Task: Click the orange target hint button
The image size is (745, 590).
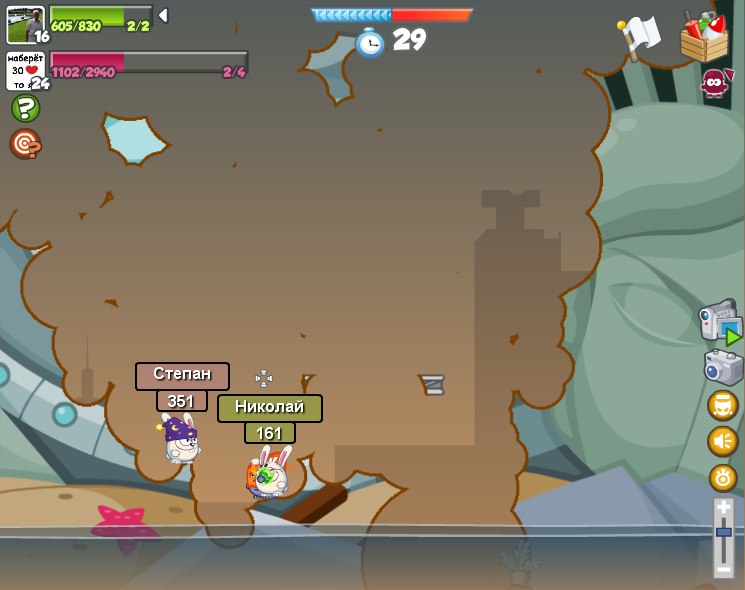Action: pyautogui.click(x=25, y=145)
